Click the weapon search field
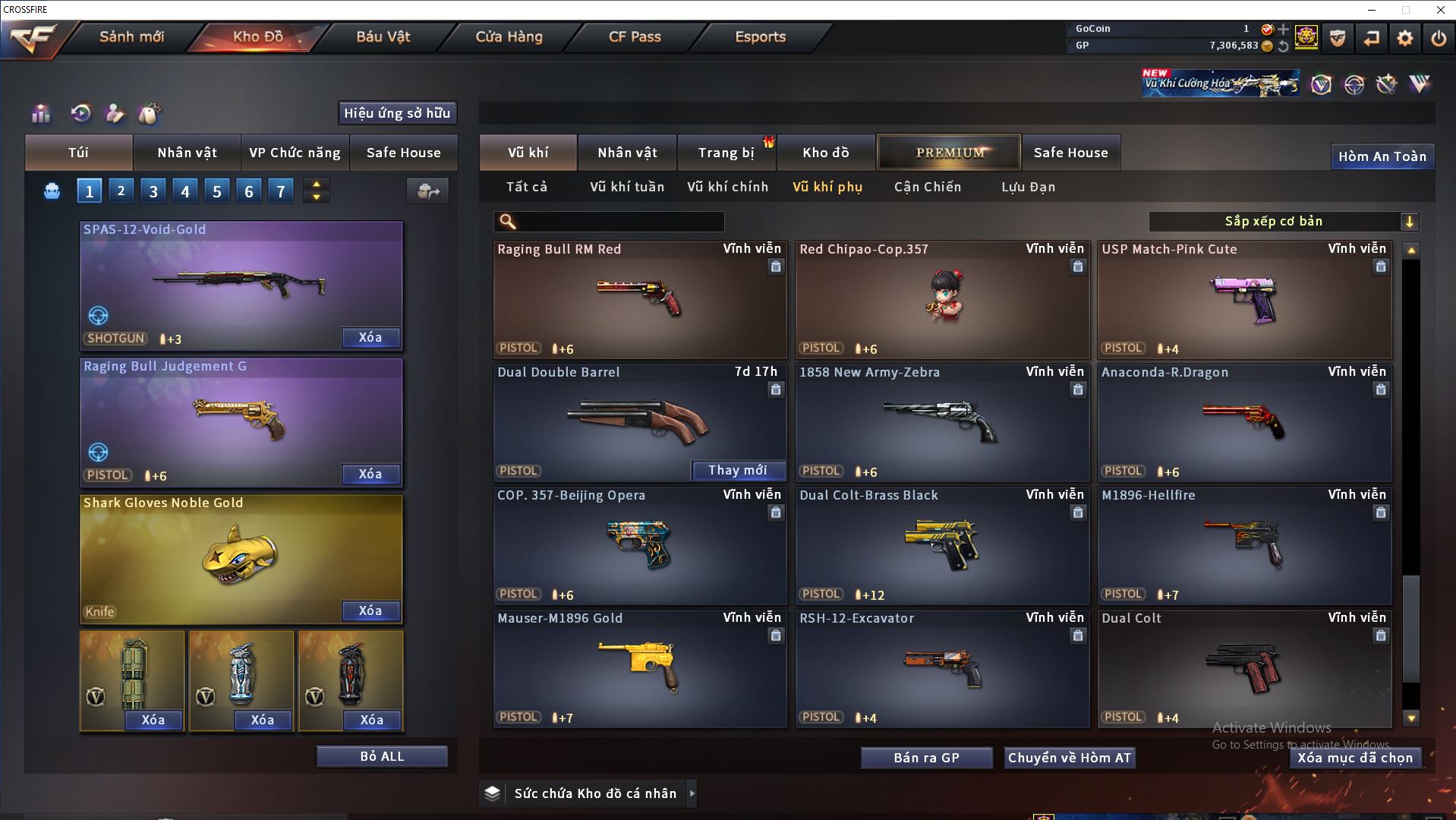This screenshot has width=1456, height=820. (x=619, y=222)
